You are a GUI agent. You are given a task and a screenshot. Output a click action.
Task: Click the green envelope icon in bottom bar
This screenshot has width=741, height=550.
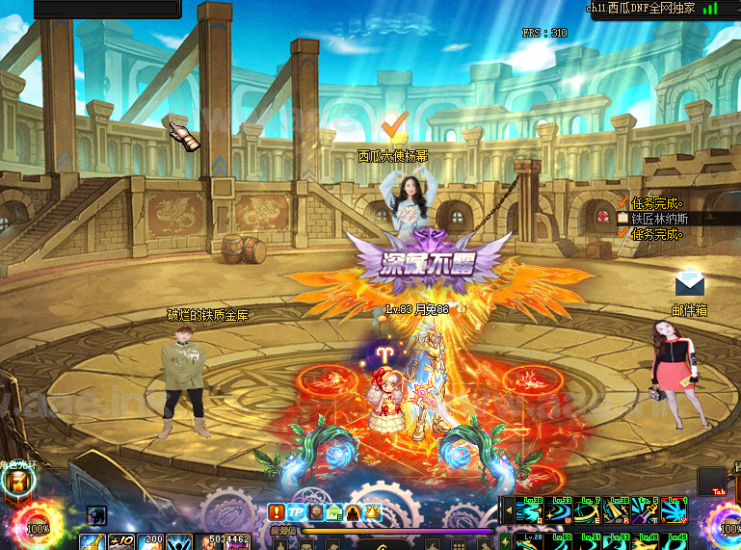click(x=334, y=512)
